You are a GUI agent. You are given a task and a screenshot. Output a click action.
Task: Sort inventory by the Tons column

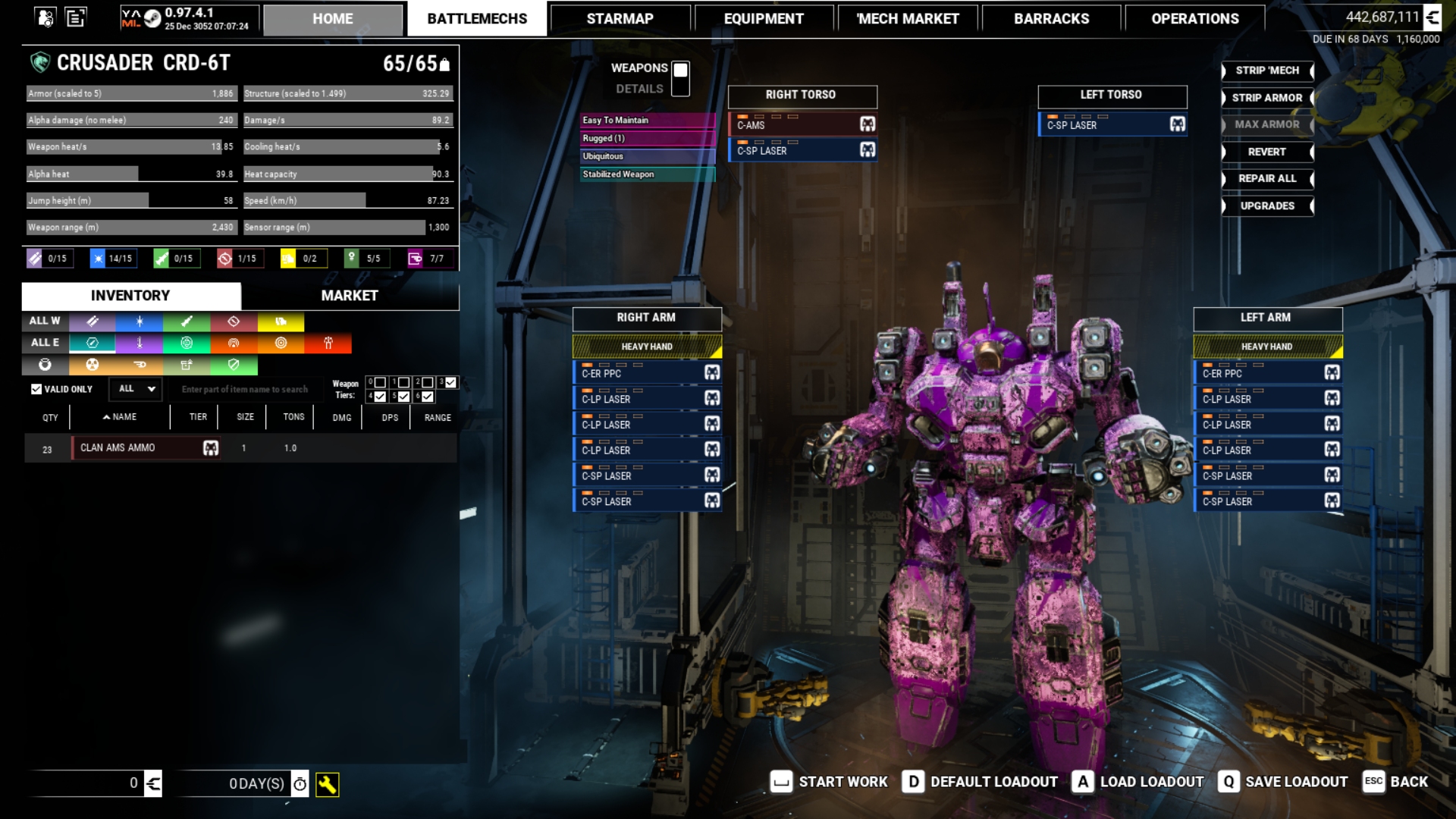(x=293, y=417)
